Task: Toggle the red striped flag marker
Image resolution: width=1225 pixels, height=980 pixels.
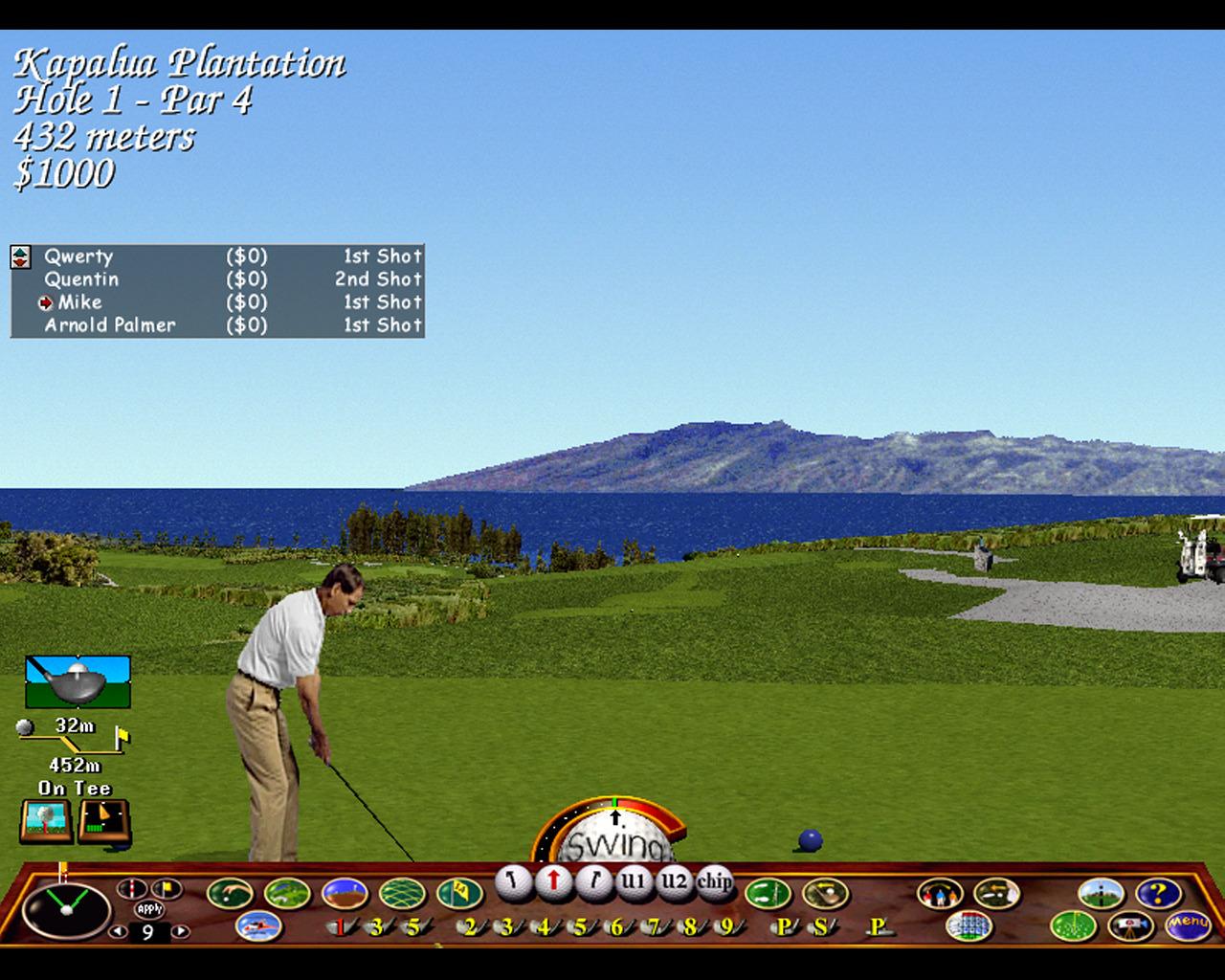Action: (x=132, y=886)
